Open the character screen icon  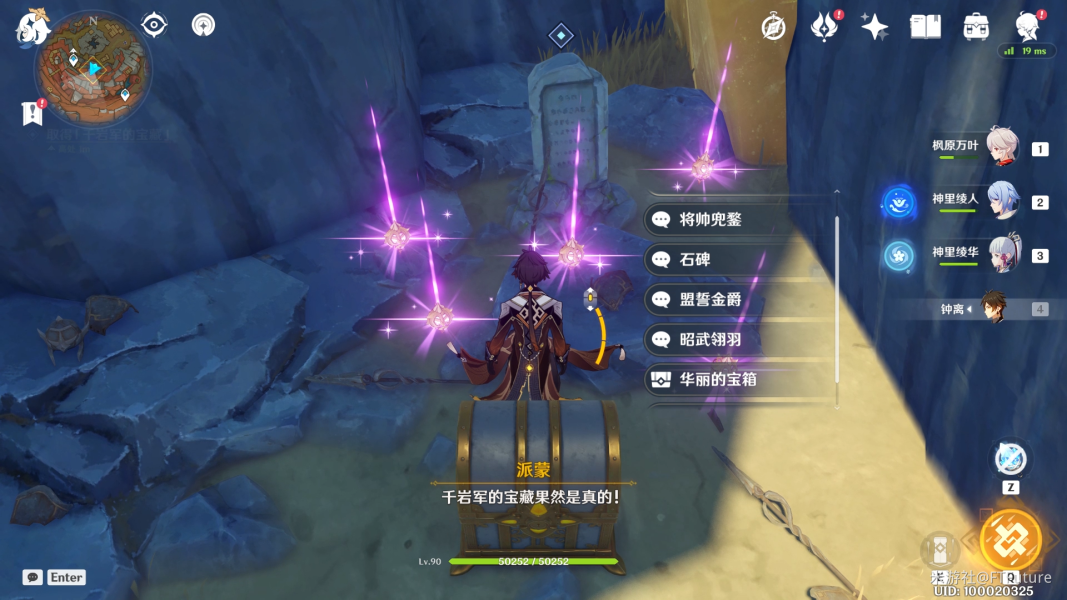click(1026, 26)
